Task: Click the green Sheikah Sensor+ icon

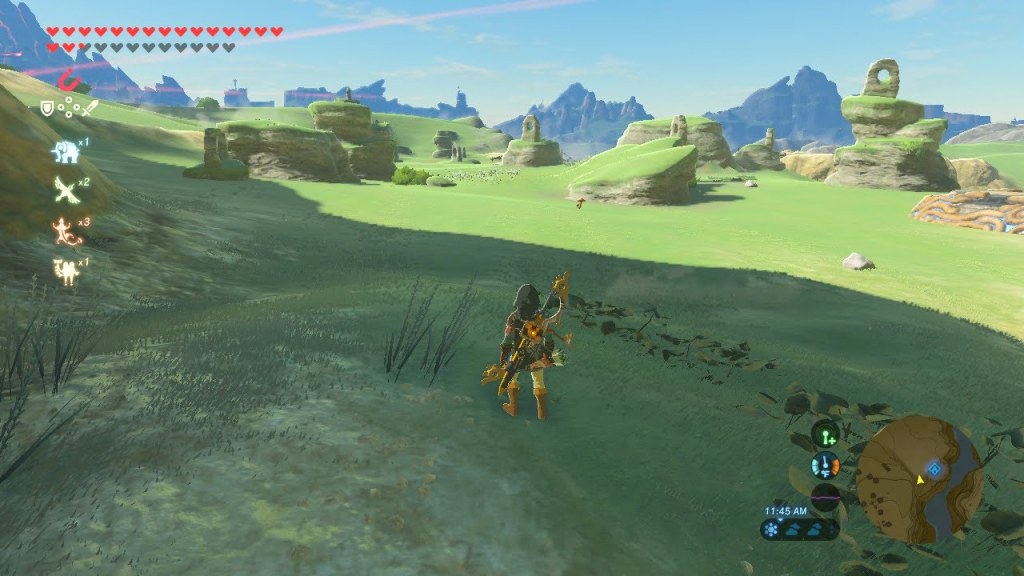Action: [x=825, y=434]
